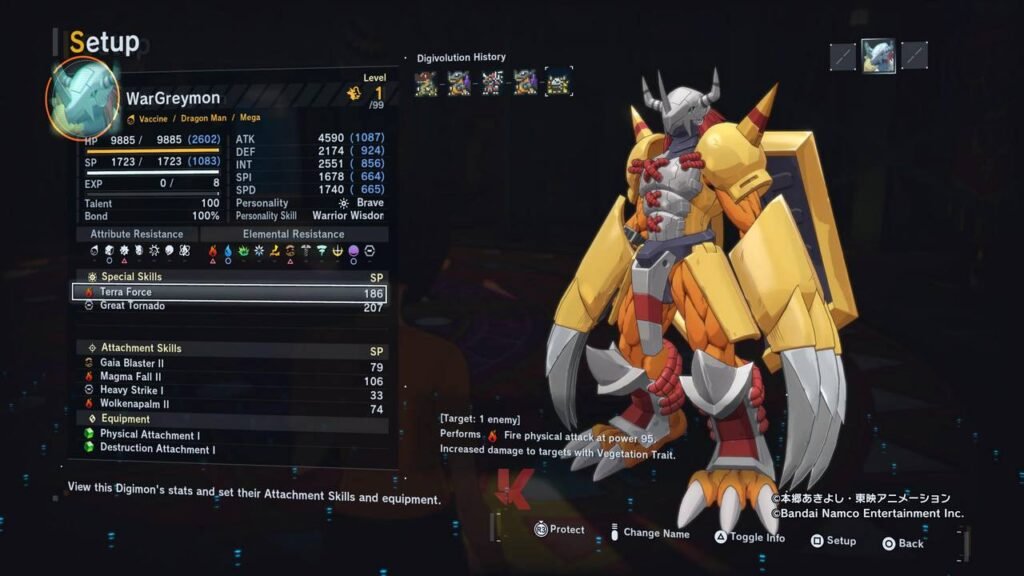
Task: Open the Physical Attachment I equipment slot
Action: 228,436
